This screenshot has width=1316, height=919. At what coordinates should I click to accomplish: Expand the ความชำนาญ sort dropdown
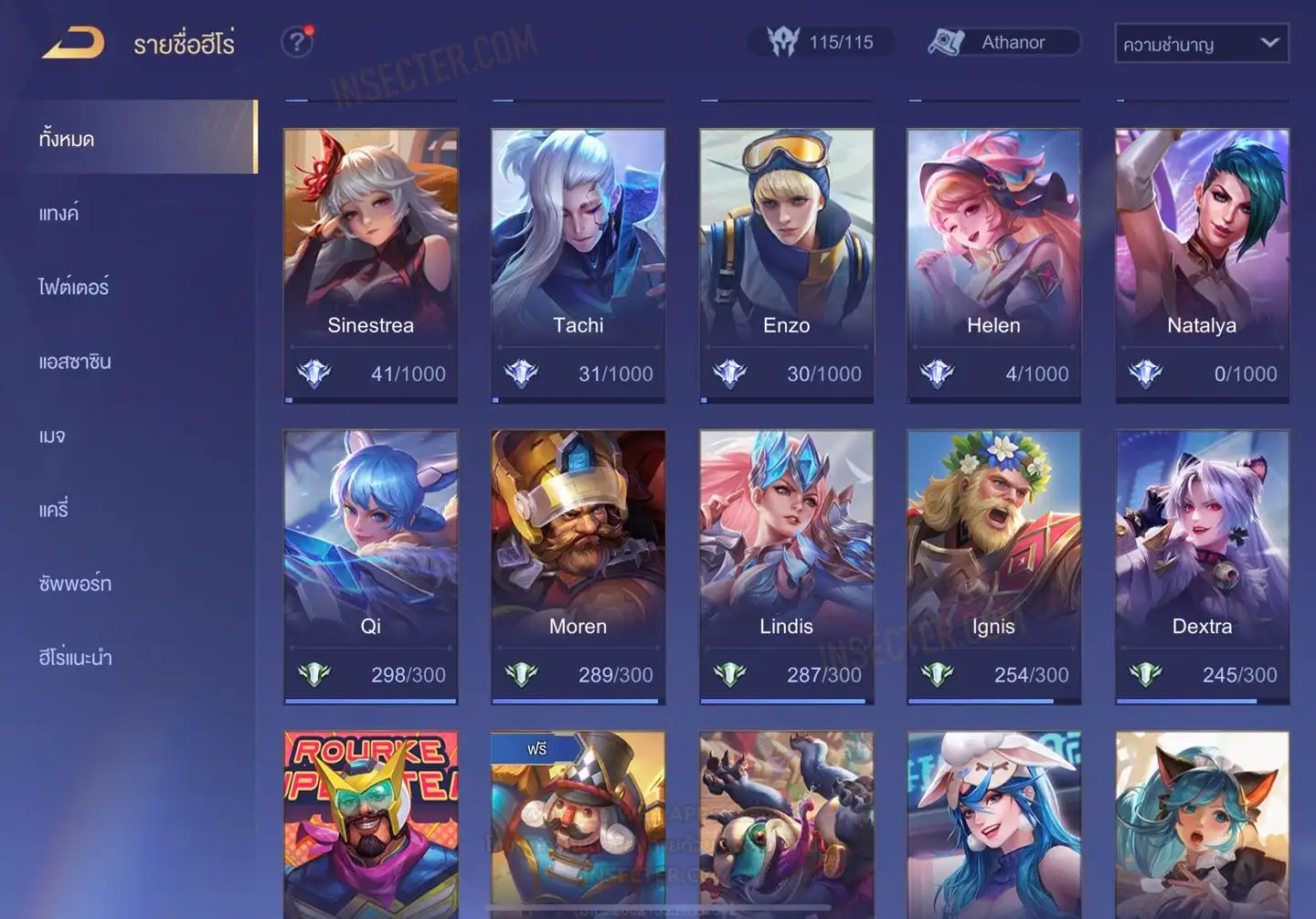(x=1201, y=43)
